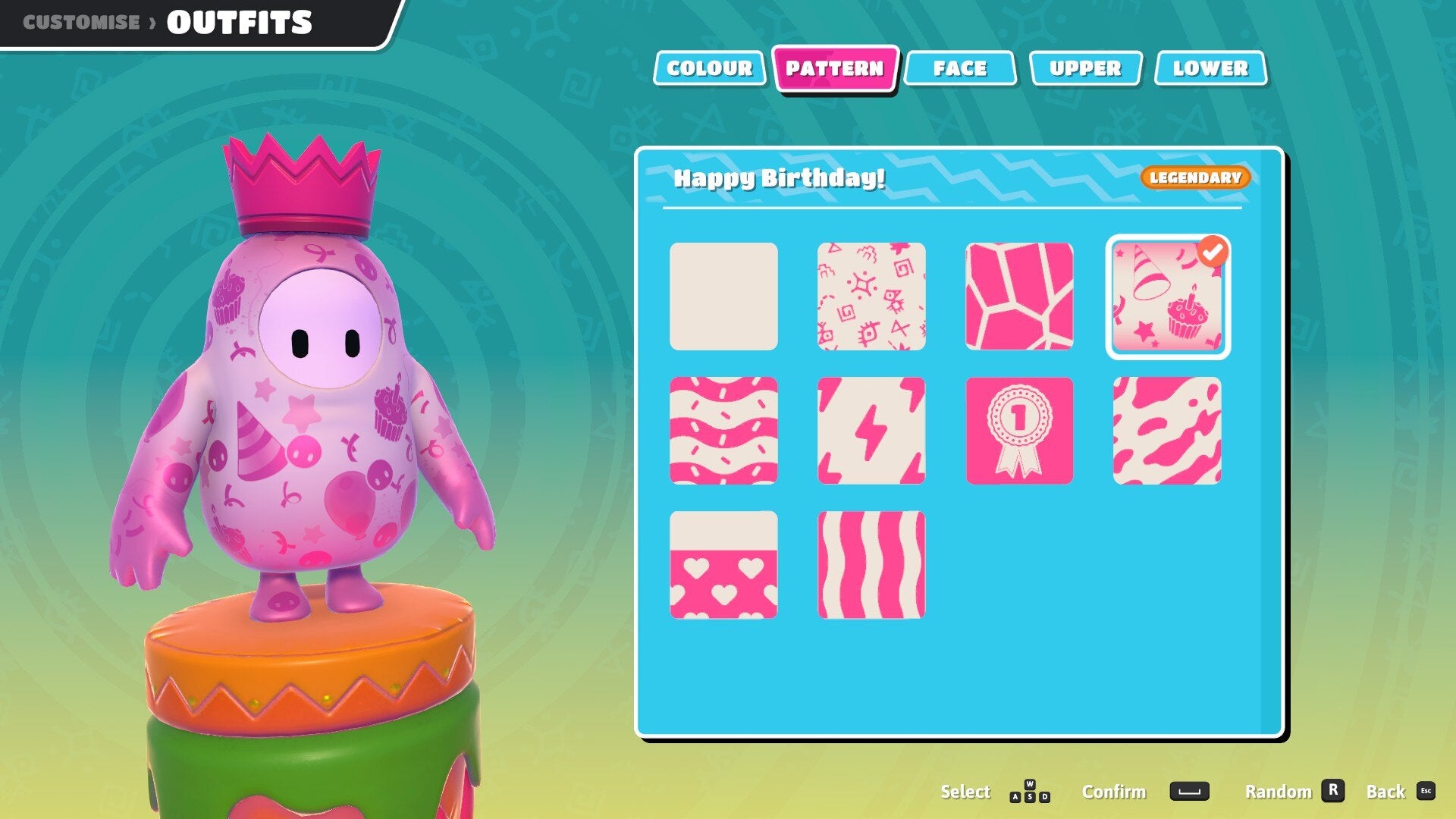Select the pink cow-spot pattern
1456x819 pixels.
[1168, 430]
